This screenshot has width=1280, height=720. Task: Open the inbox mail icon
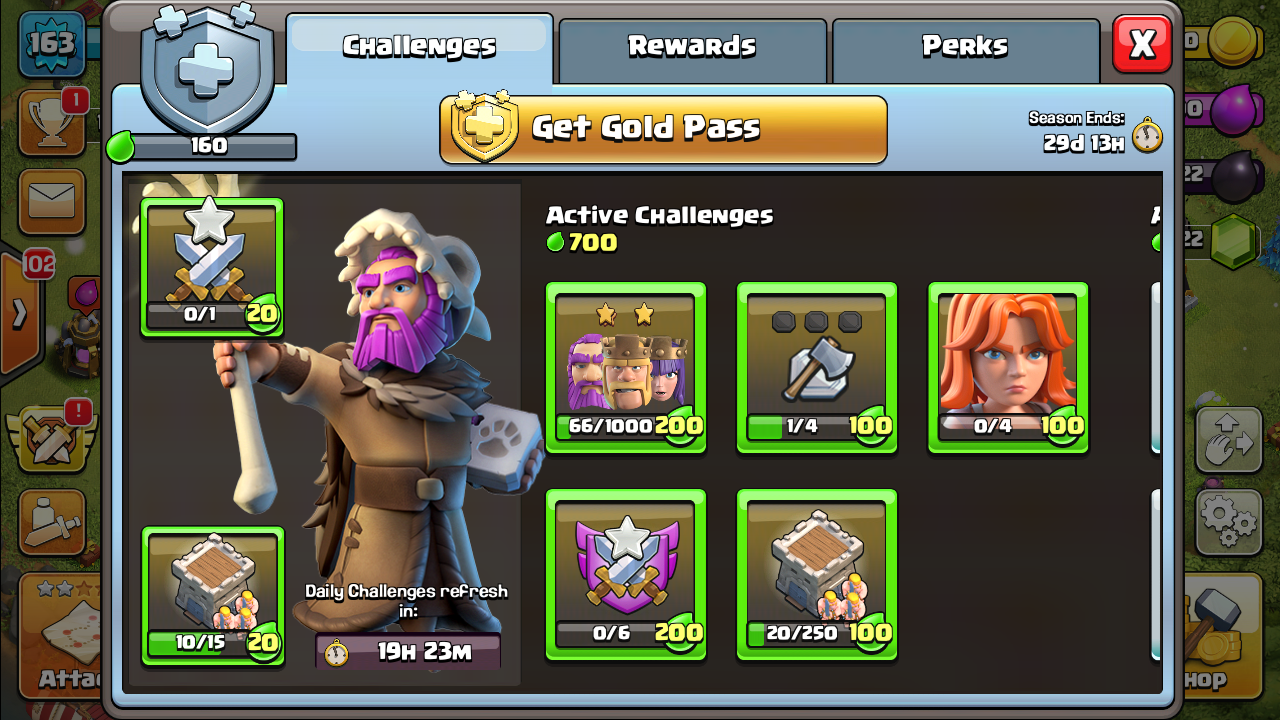pos(50,200)
